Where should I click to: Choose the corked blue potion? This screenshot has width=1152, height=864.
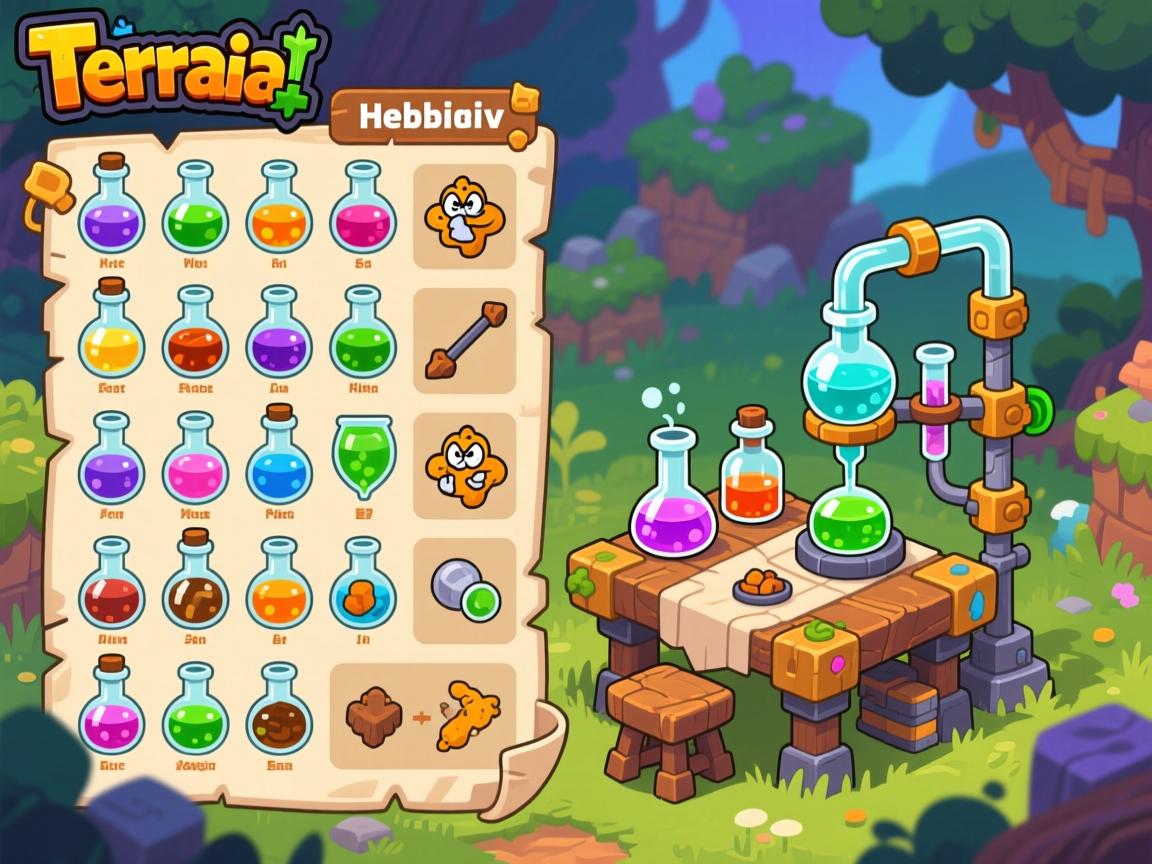pos(279,455)
